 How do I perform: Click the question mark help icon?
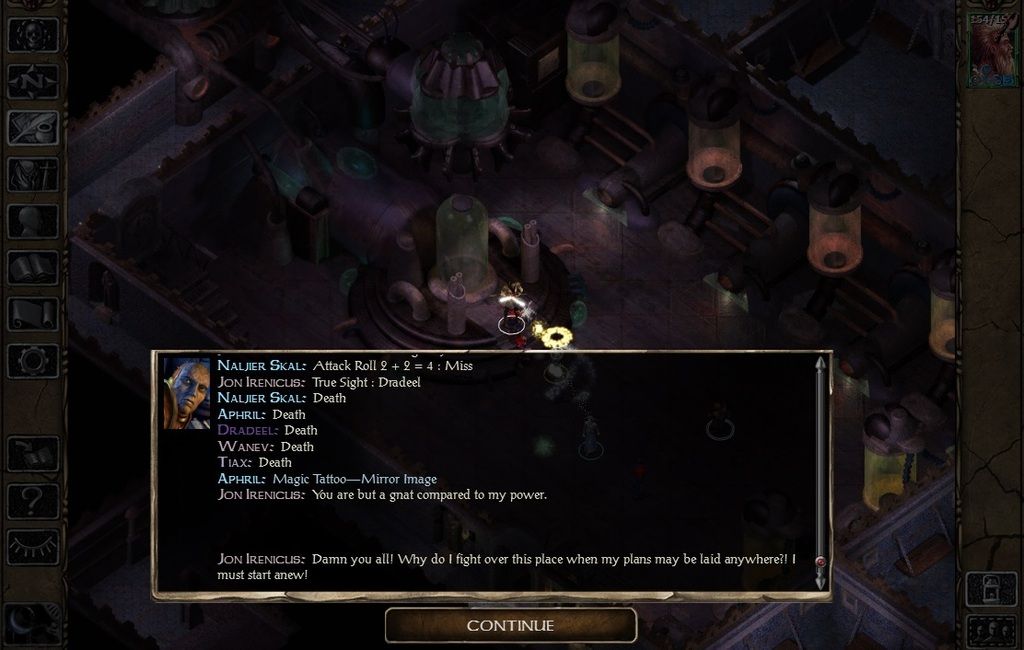click(x=33, y=500)
